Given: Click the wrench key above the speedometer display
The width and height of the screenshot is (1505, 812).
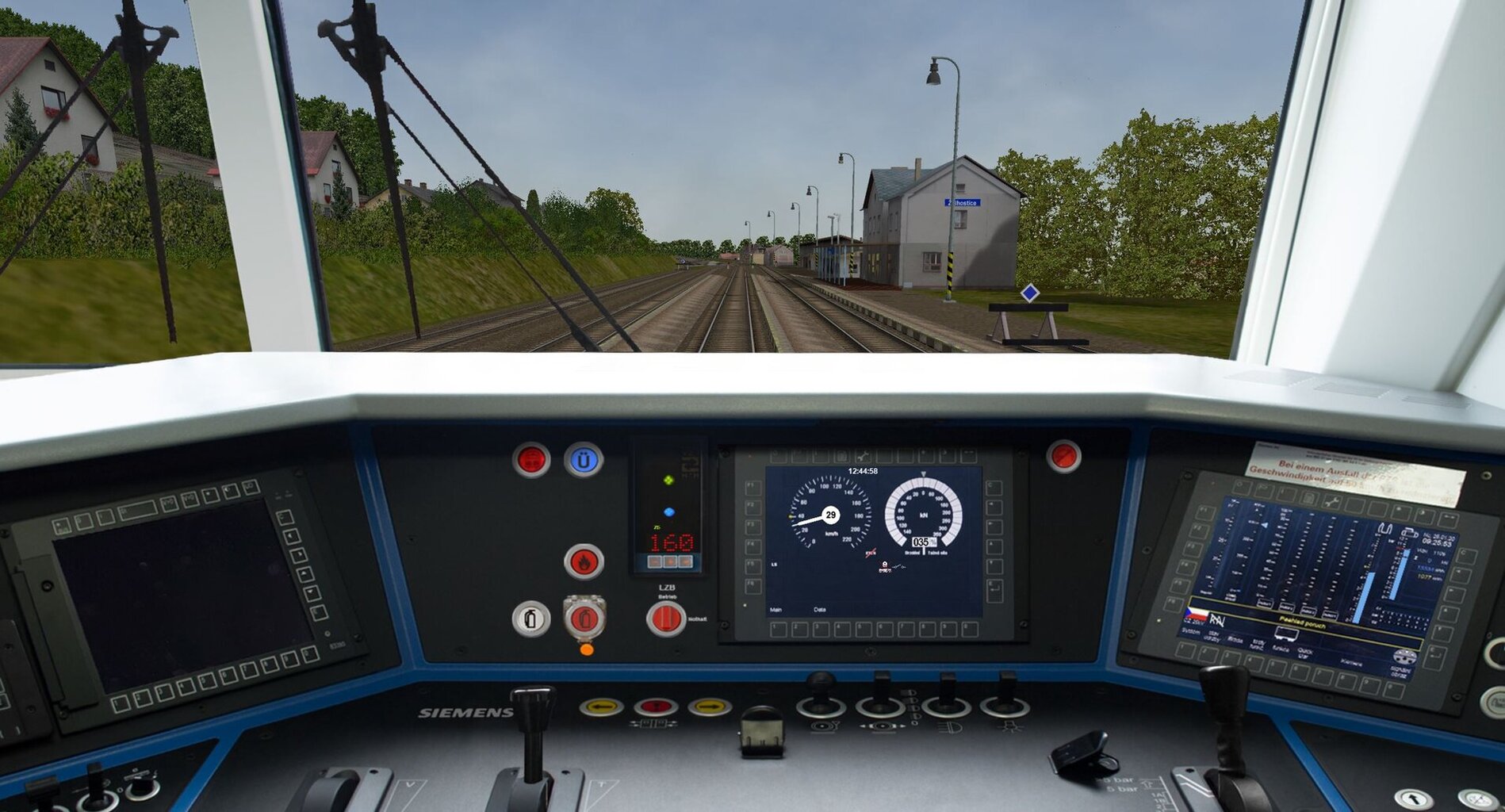Looking at the screenshot, I should tap(862, 457).
